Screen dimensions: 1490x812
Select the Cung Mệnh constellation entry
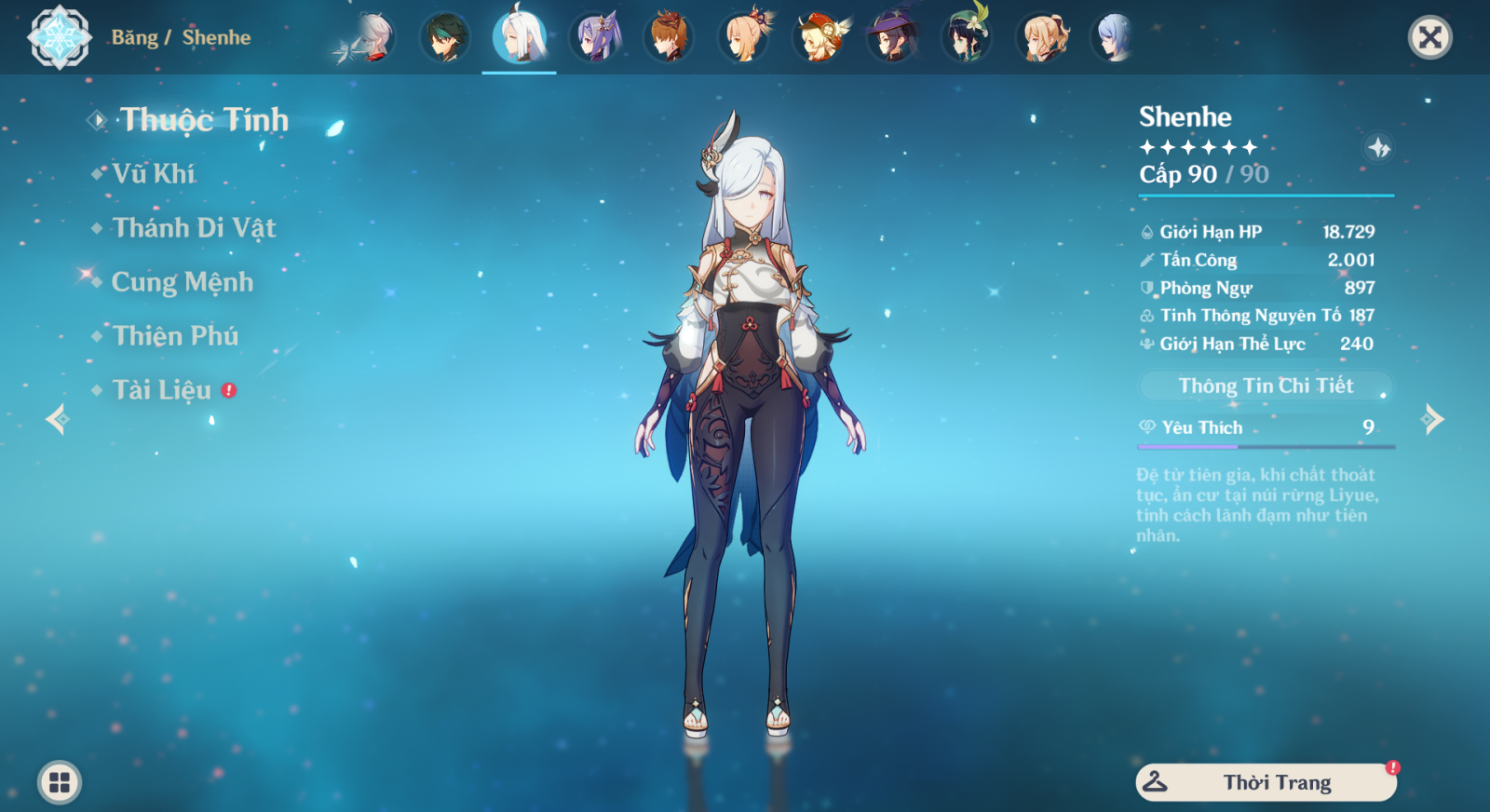click(182, 282)
